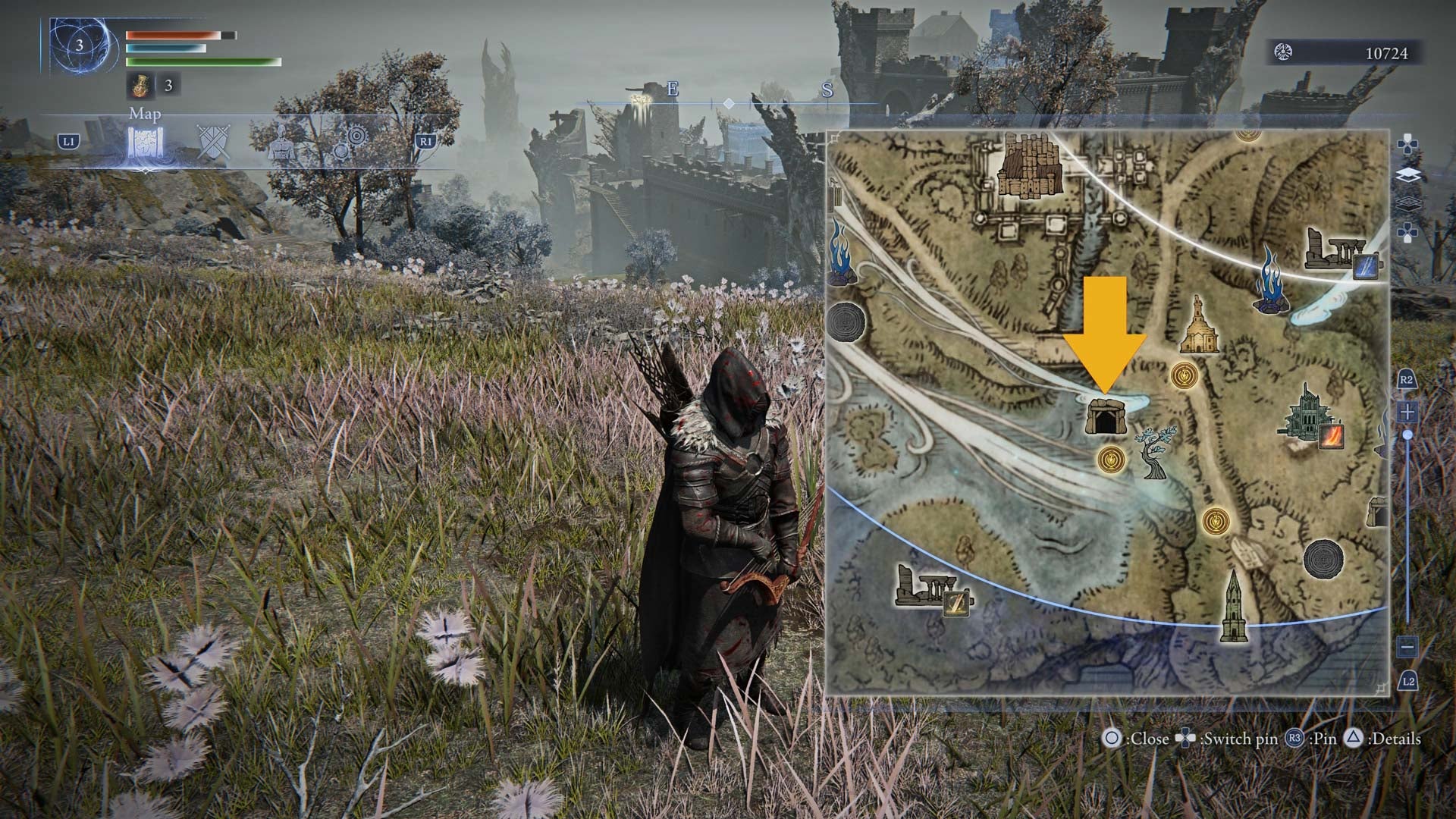
Task: Click the L1 previous menu button
Action: (69, 139)
